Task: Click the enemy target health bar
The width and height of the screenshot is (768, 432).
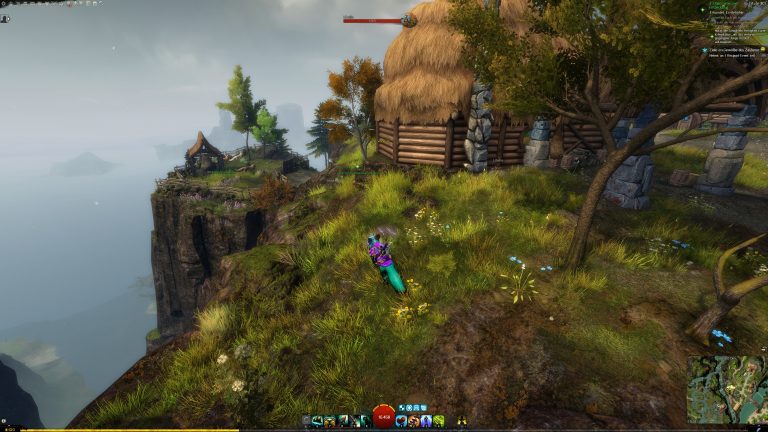Action: tap(373, 19)
